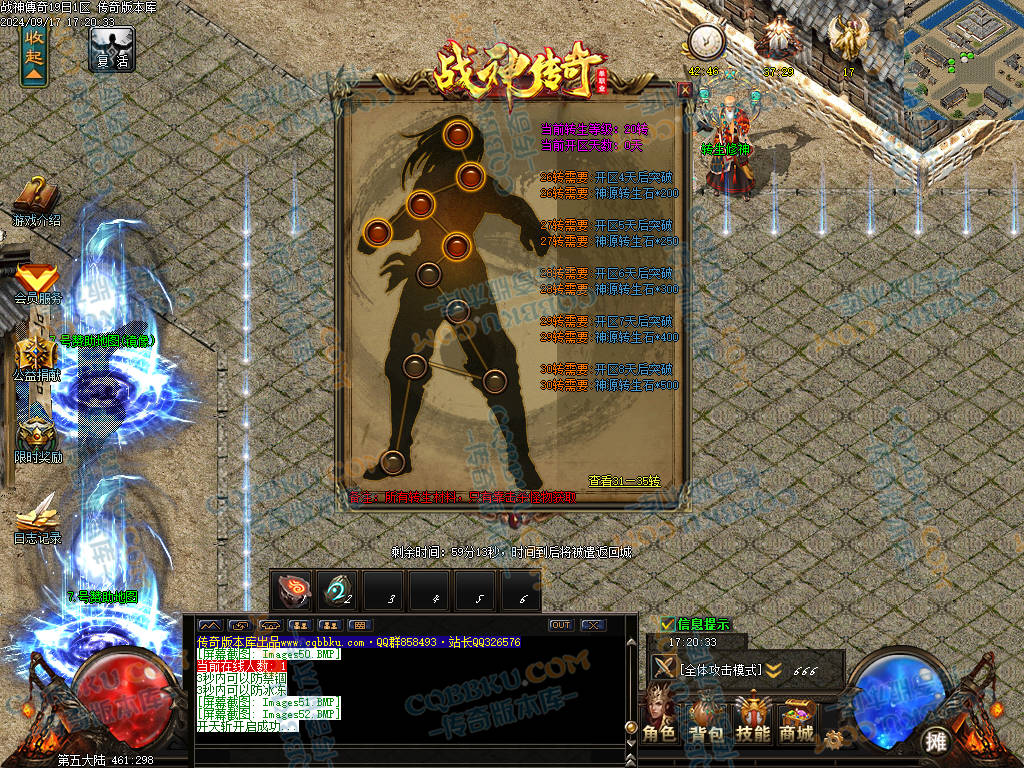Open the 角色 character sheet
Viewport: 1024px width, 768px height.
660,718
